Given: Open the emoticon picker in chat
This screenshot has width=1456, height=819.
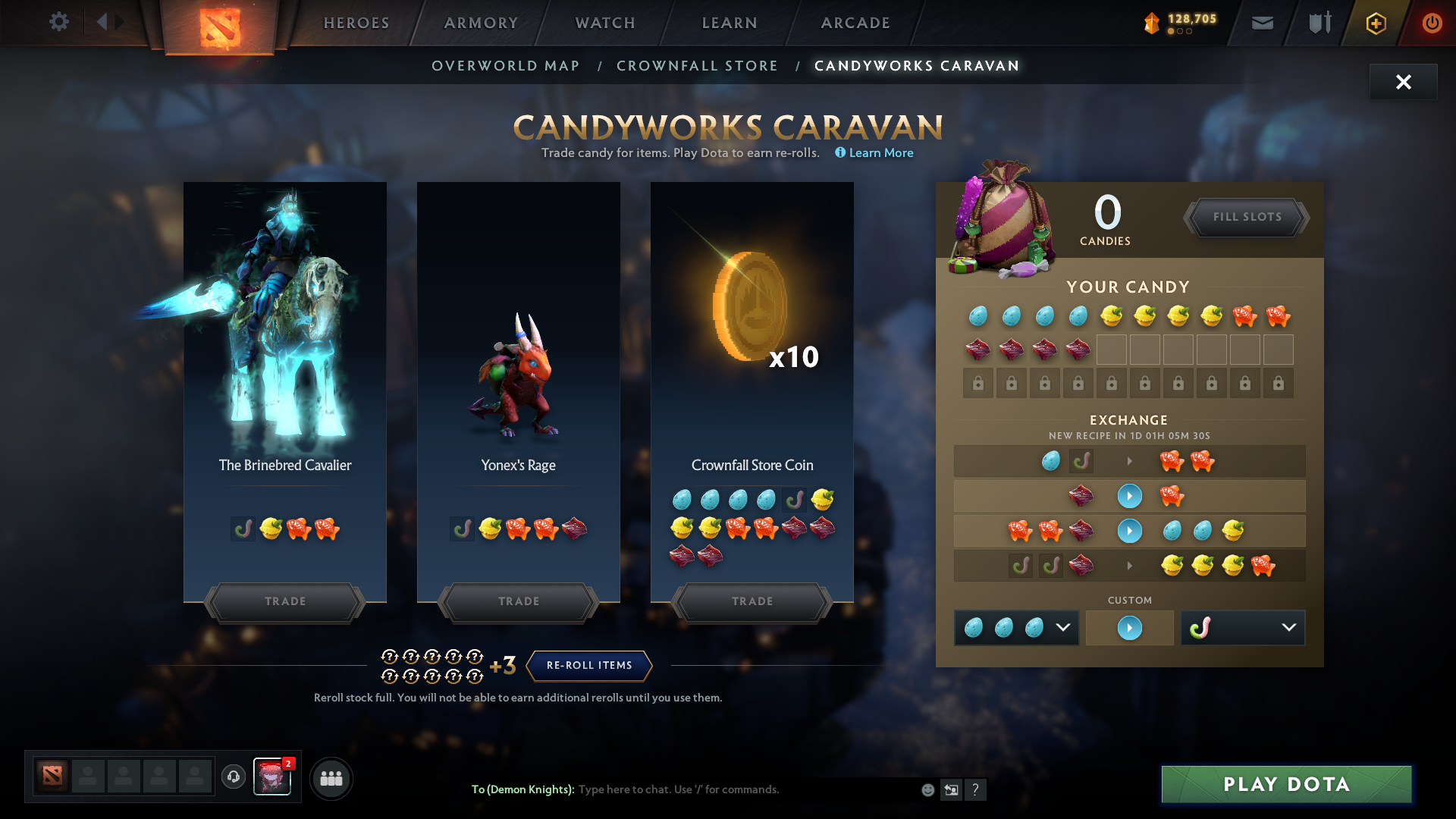Looking at the screenshot, I should 927,789.
